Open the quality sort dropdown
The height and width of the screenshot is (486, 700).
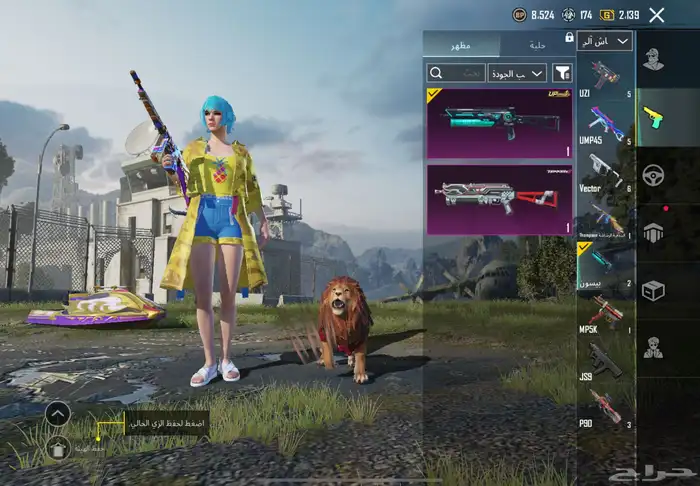tap(517, 73)
